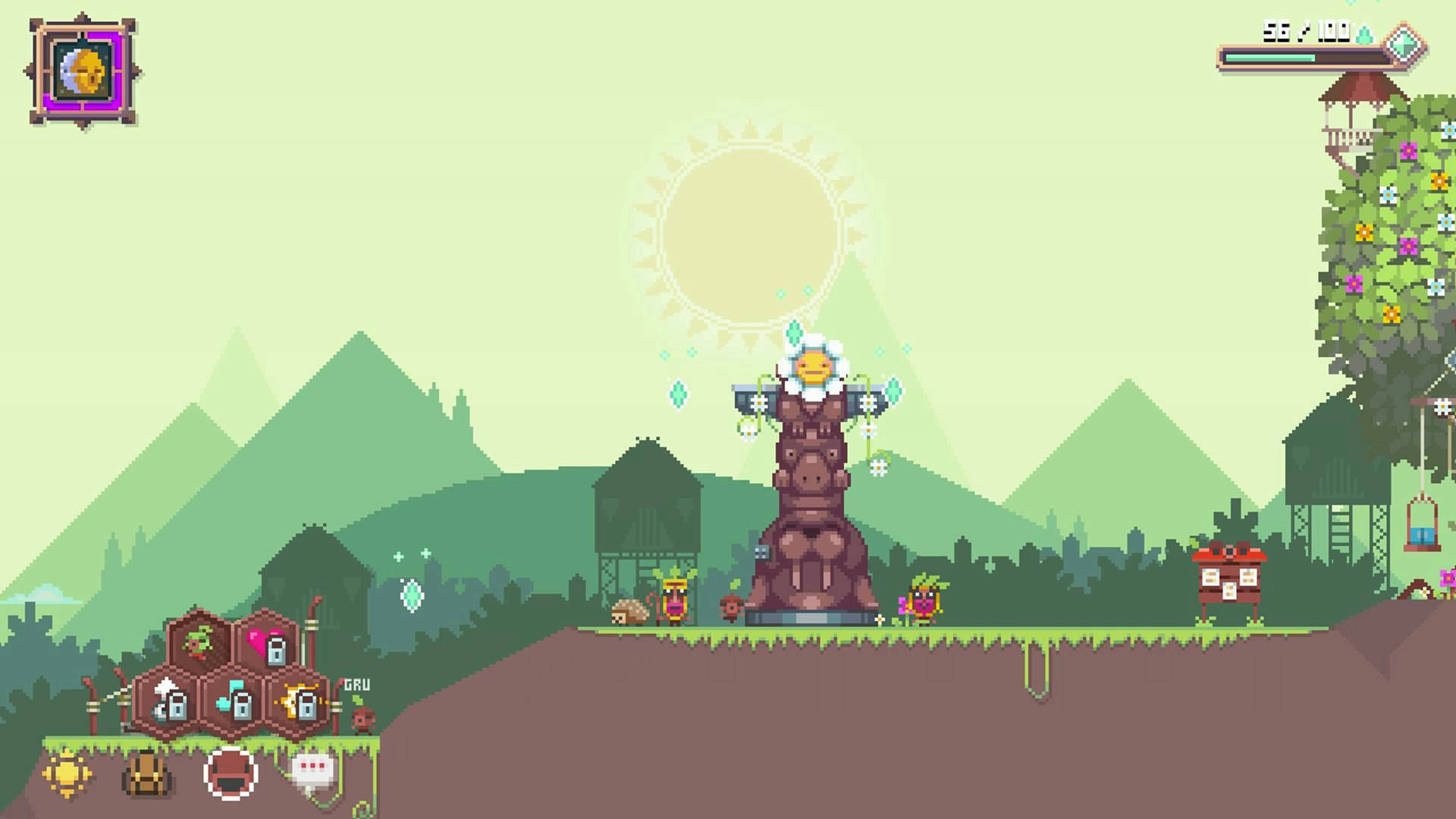Open the speech bubble chat icon
This screenshot has width=1456, height=819.
312,772
